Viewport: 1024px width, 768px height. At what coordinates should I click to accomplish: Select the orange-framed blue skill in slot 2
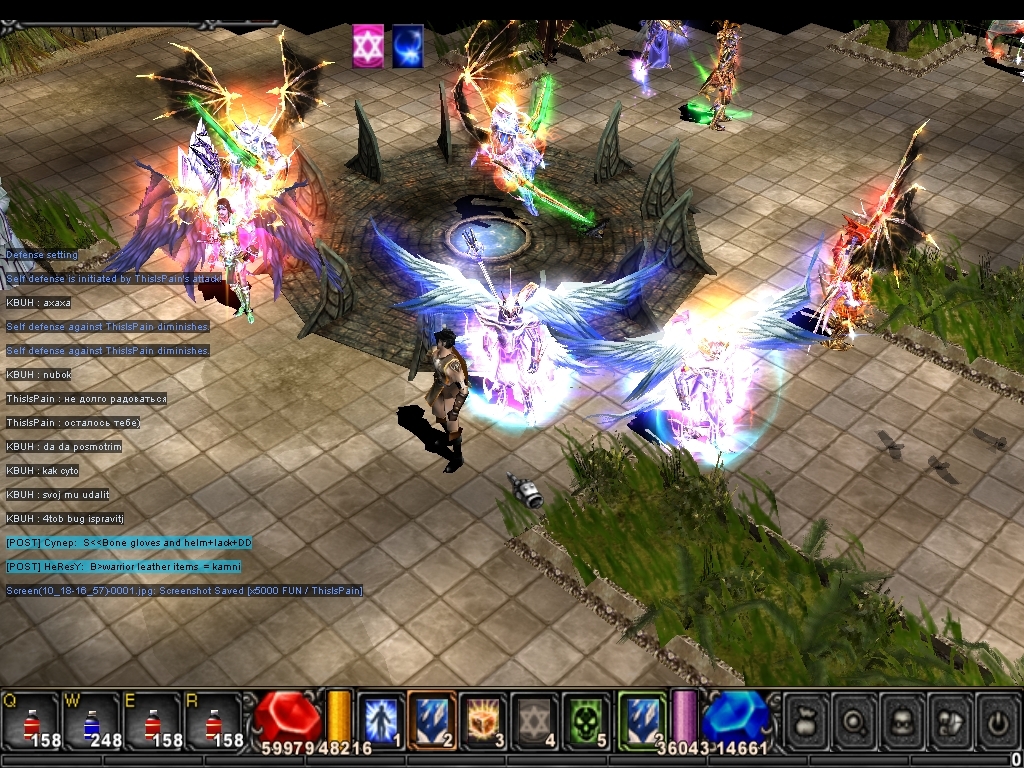point(432,720)
